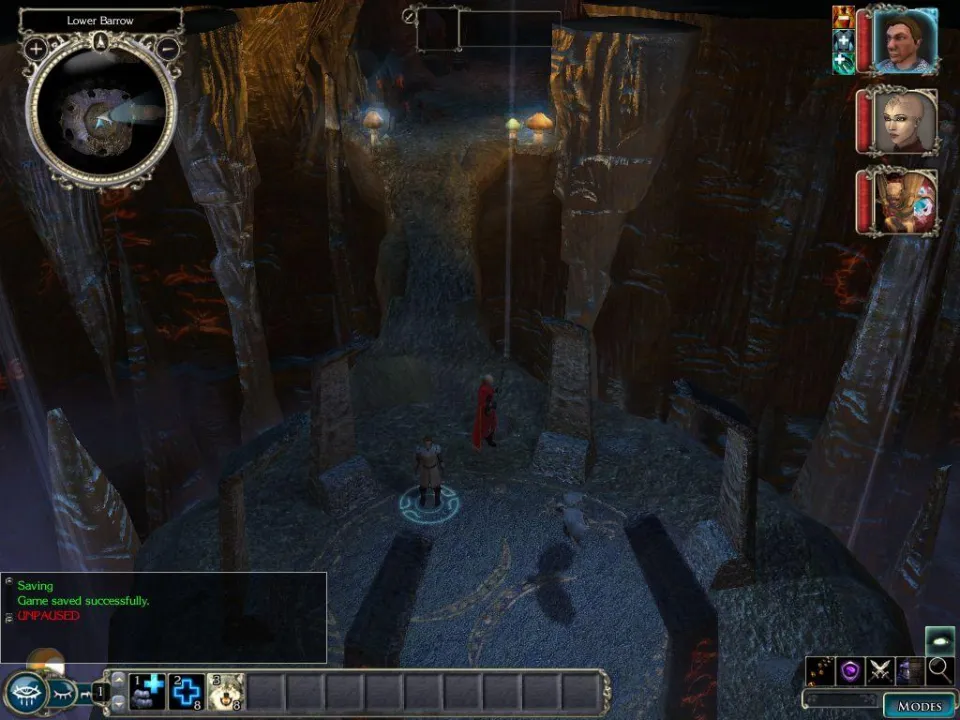Open the Modes panel
The height and width of the screenshot is (720, 960).
tap(919, 706)
